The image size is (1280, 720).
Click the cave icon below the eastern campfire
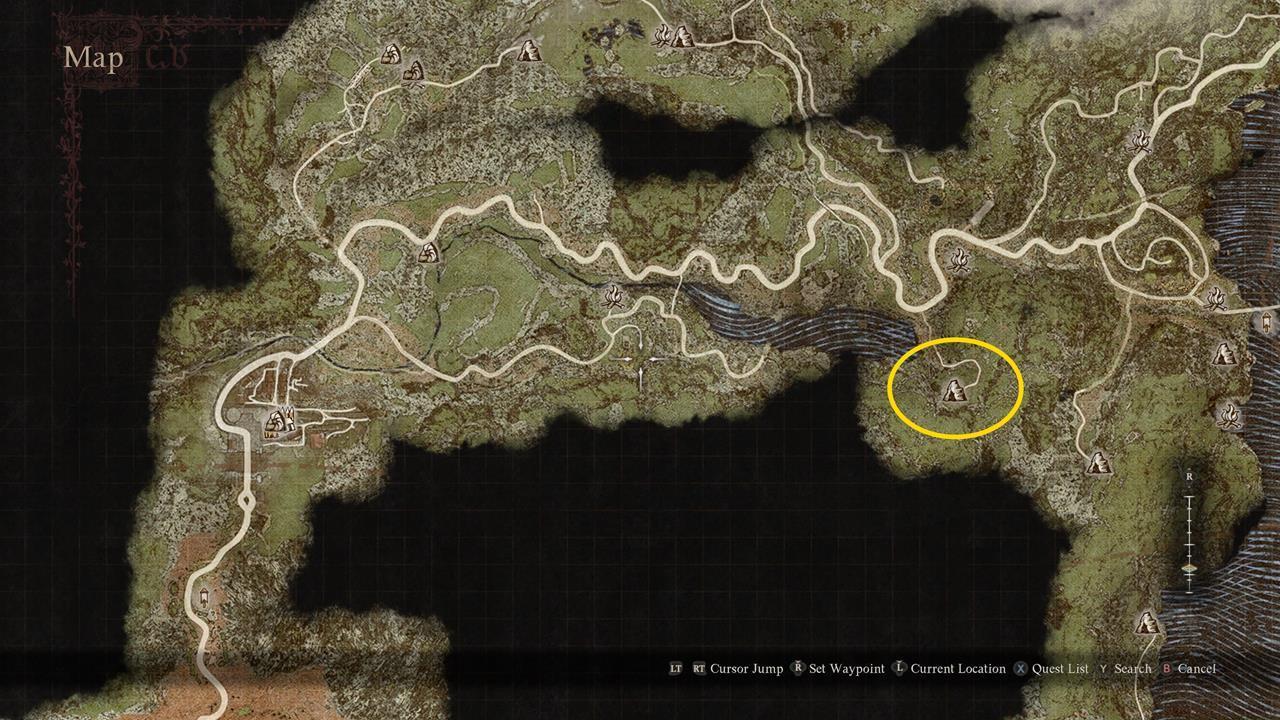click(x=1099, y=462)
